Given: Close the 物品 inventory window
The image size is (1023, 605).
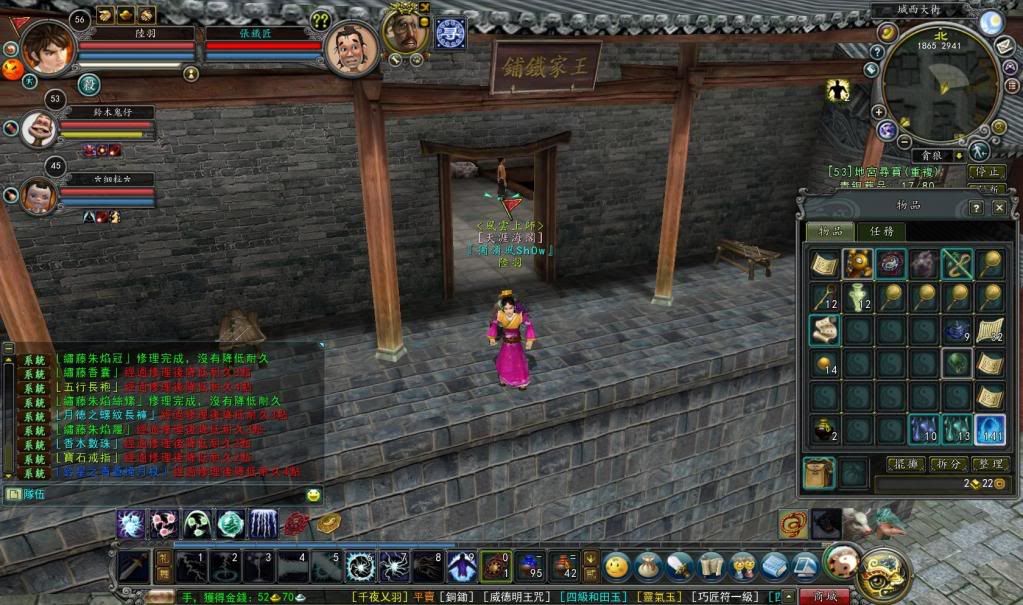Looking at the screenshot, I should click(999, 208).
